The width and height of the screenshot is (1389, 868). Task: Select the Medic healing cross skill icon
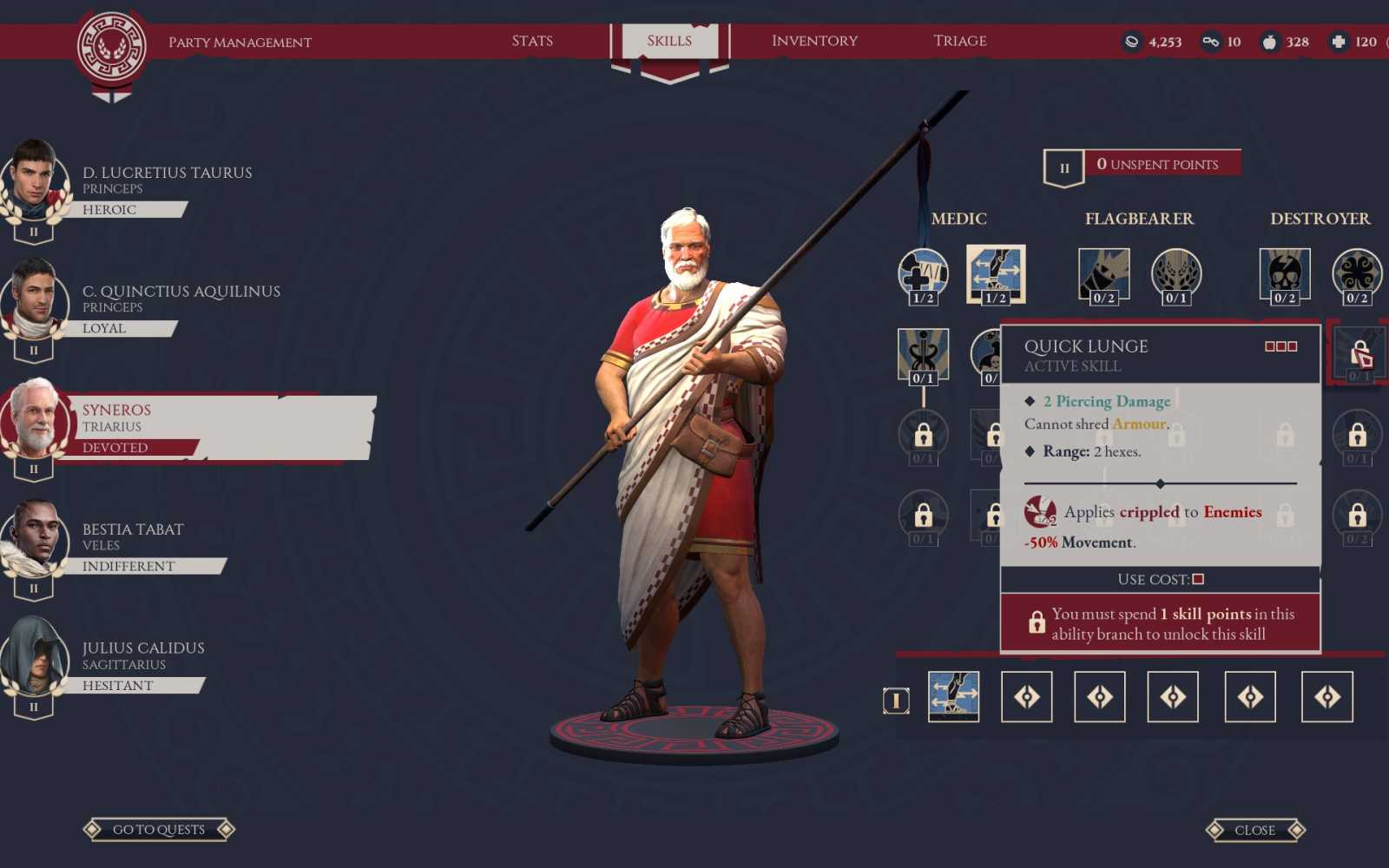coord(922,275)
